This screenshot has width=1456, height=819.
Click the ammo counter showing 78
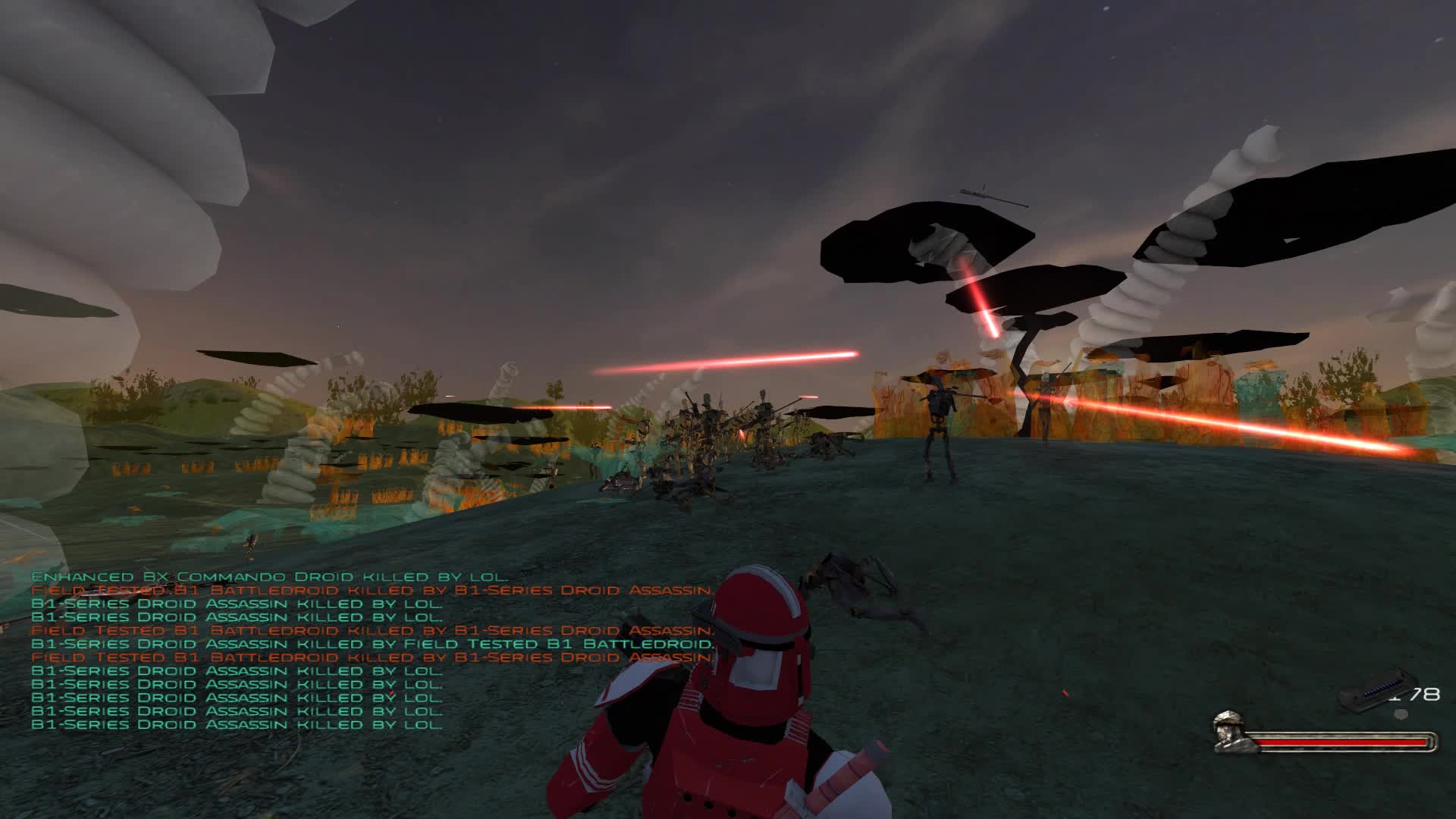pyautogui.click(x=1426, y=694)
